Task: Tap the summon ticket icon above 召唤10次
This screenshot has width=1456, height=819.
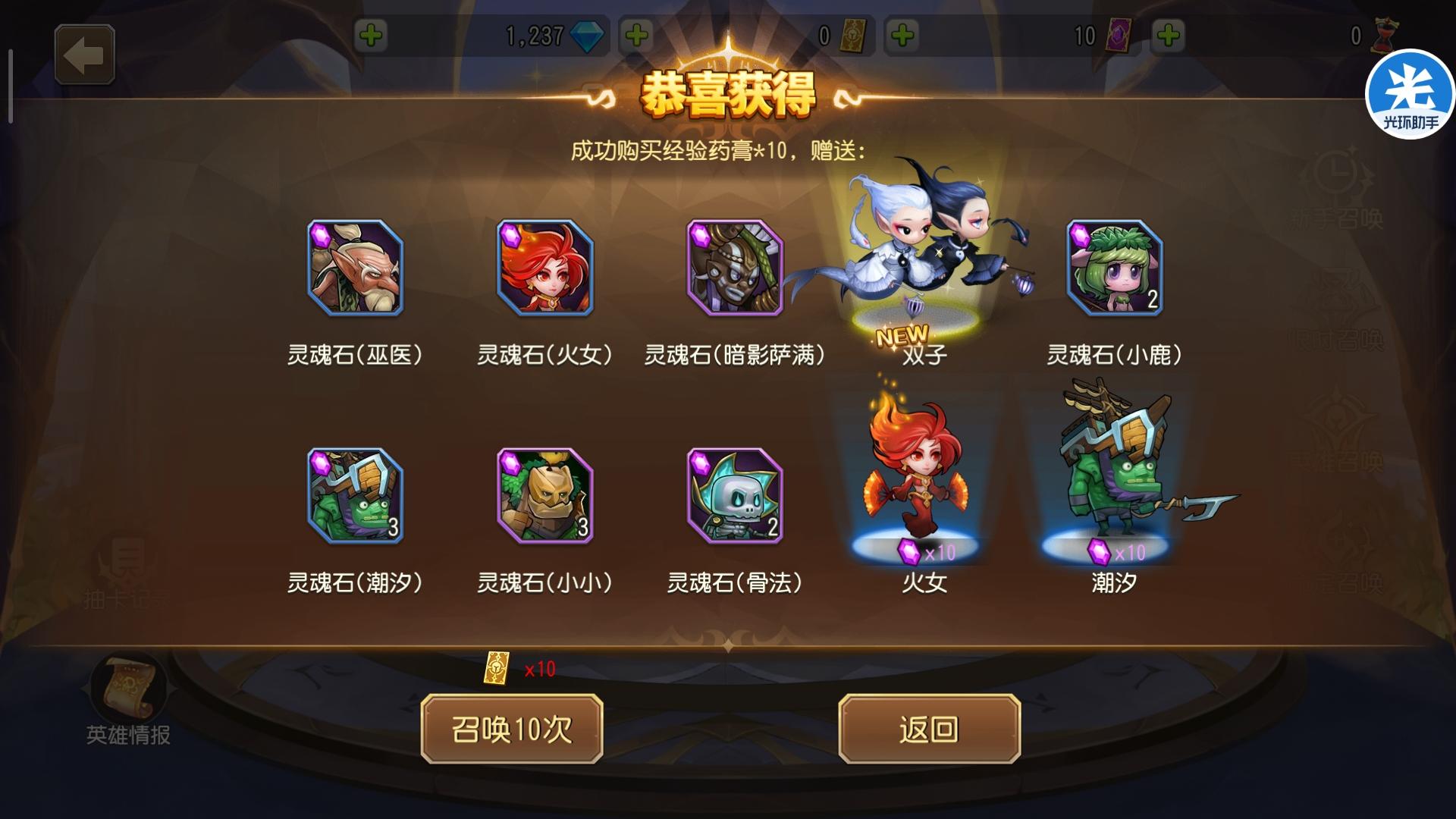Action: click(x=497, y=667)
